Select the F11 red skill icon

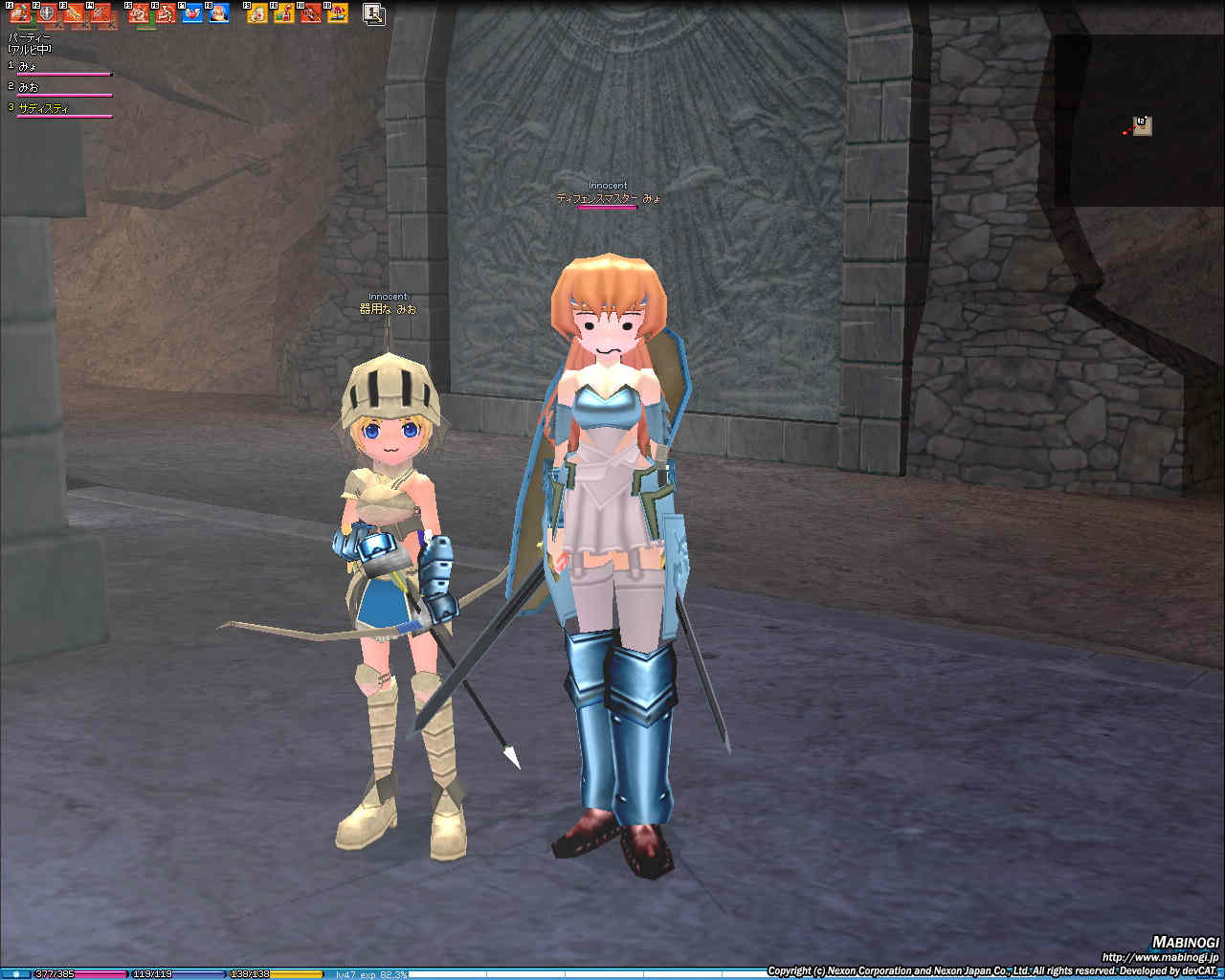311,12
